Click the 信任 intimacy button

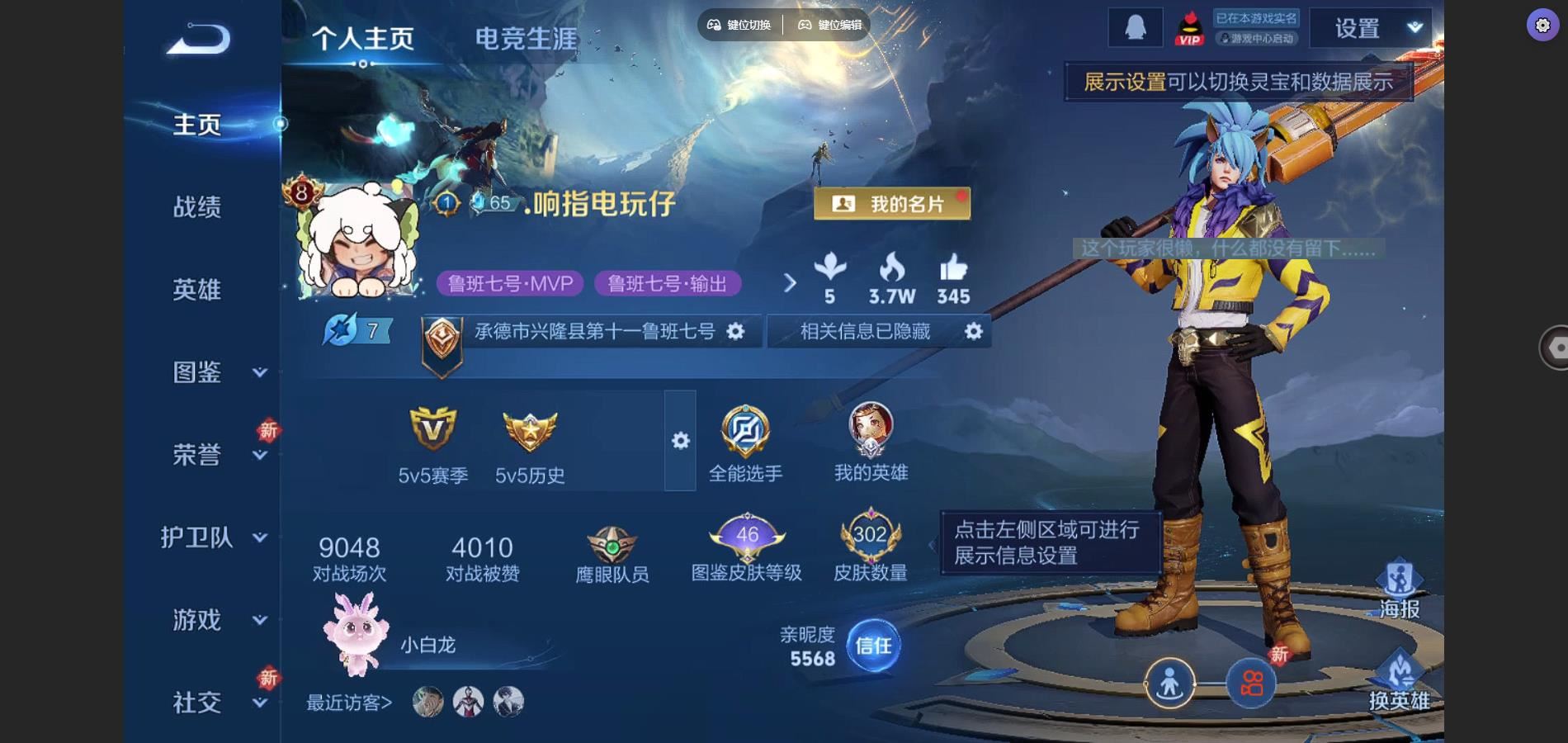873,646
